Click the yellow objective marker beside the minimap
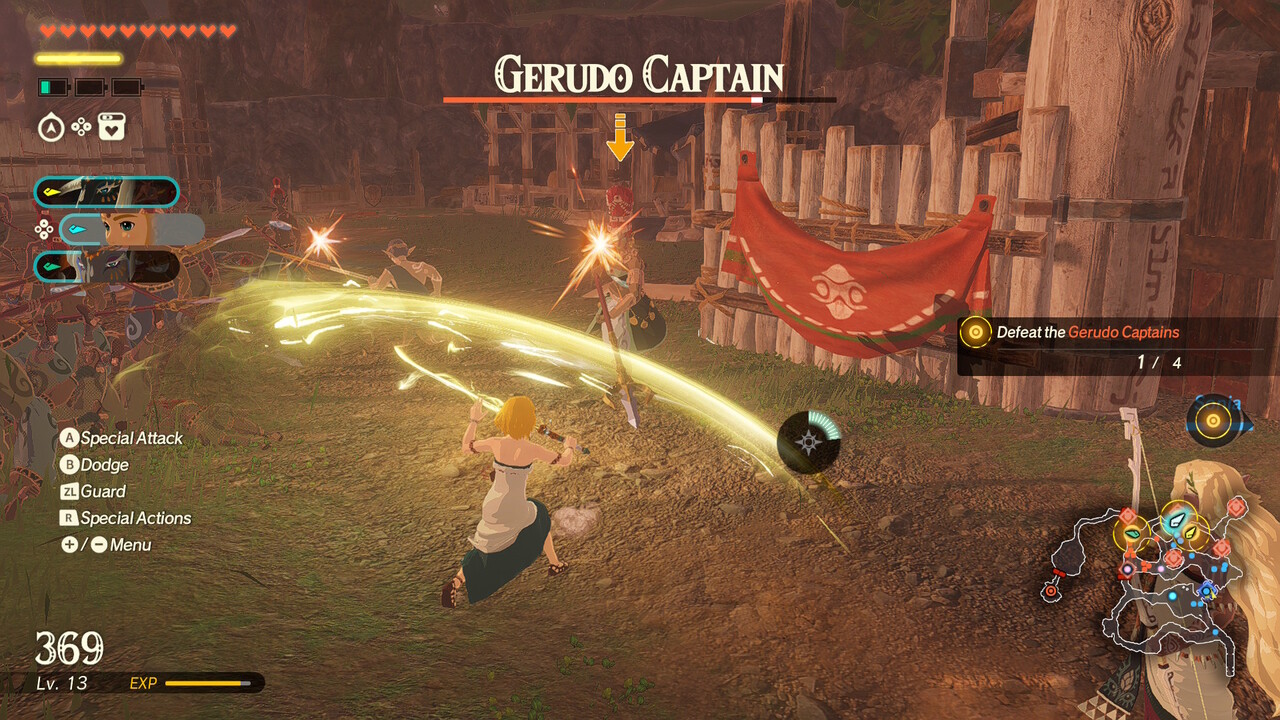This screenshot has width=1280, height=720. tap(1213, 421)
